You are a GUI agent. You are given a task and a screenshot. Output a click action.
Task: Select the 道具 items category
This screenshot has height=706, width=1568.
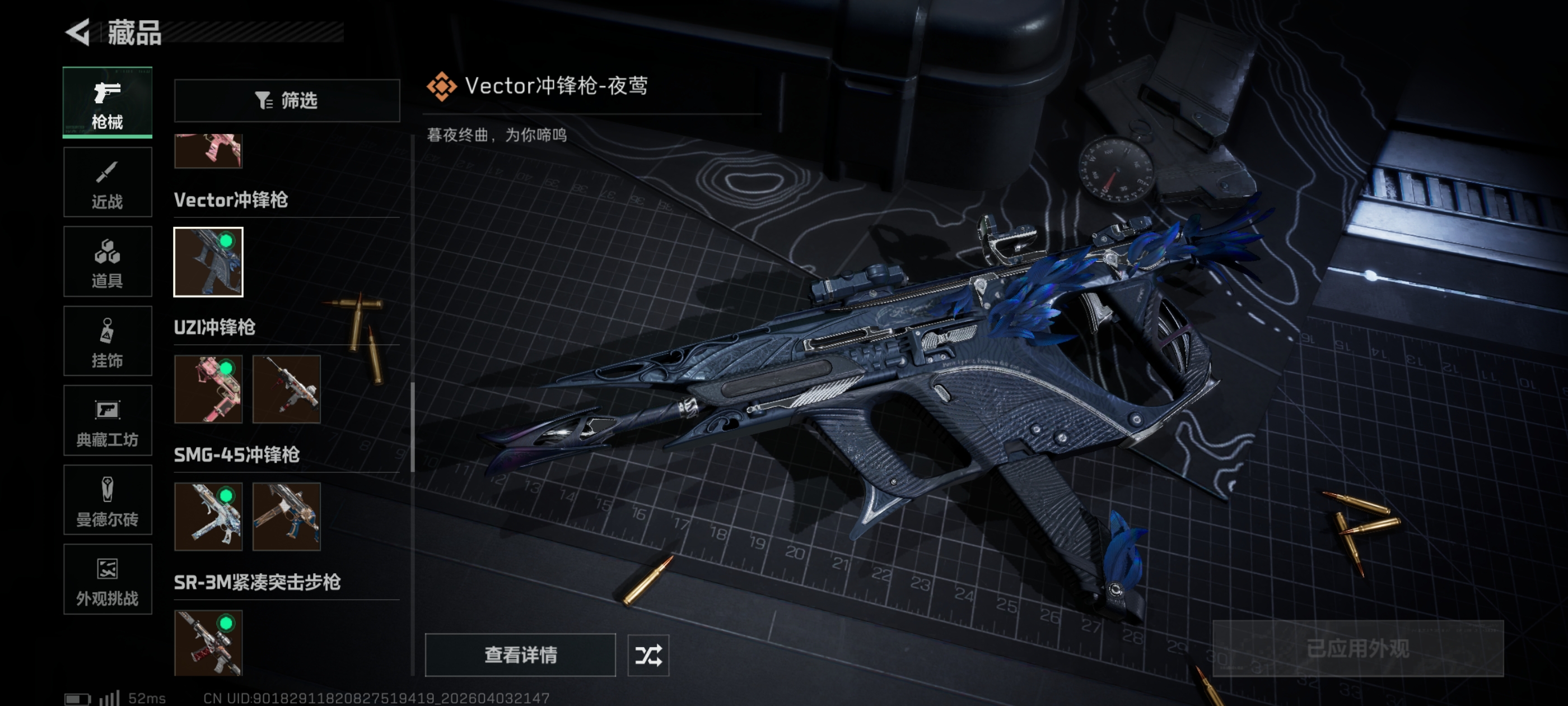coord(107,262)
